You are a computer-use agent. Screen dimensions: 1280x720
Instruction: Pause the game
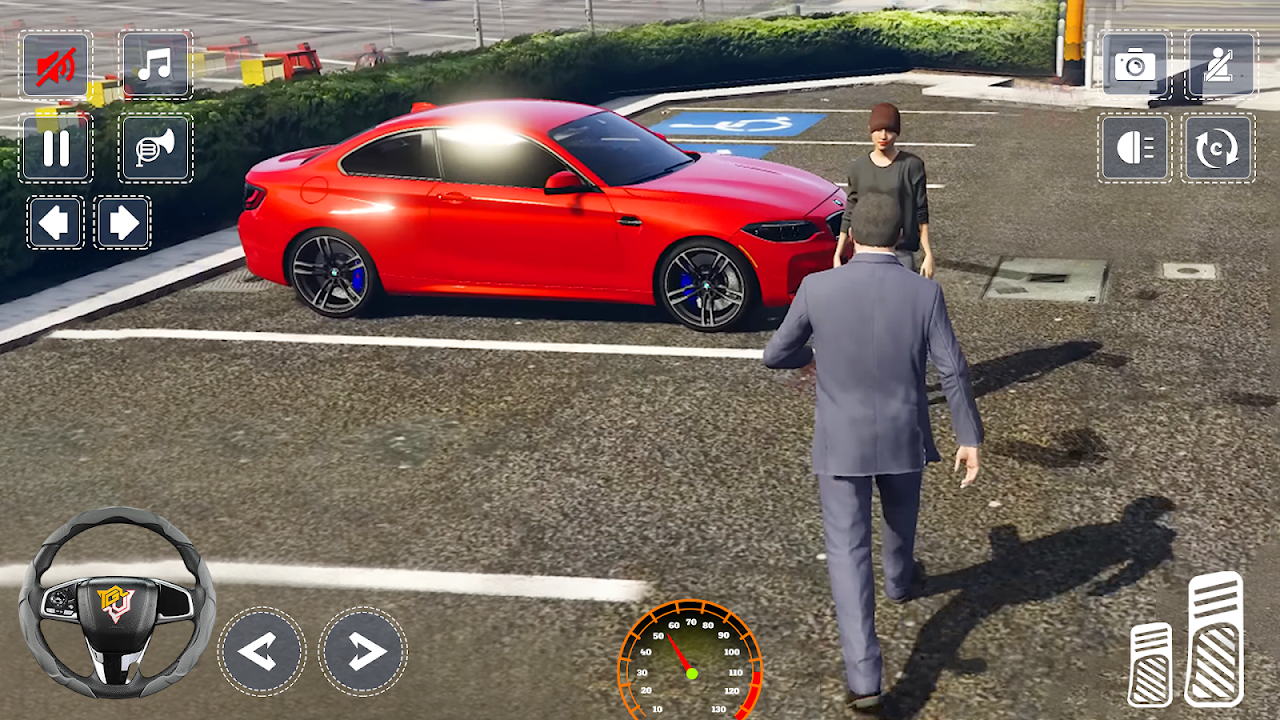coord(56,147)
